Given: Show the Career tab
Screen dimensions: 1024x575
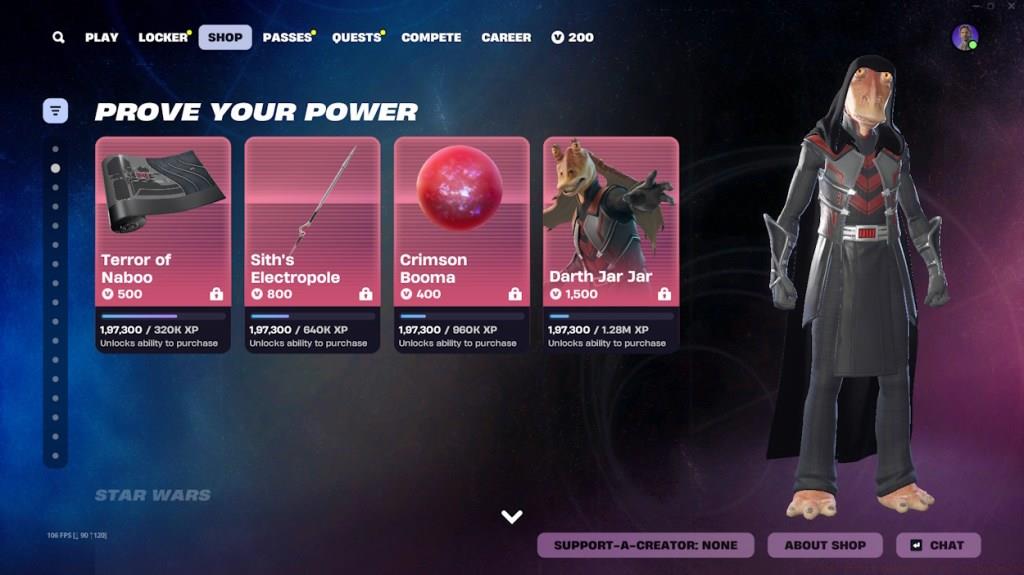Looking at the screenshot, I should pyautogui.click(x=506, y=38).
